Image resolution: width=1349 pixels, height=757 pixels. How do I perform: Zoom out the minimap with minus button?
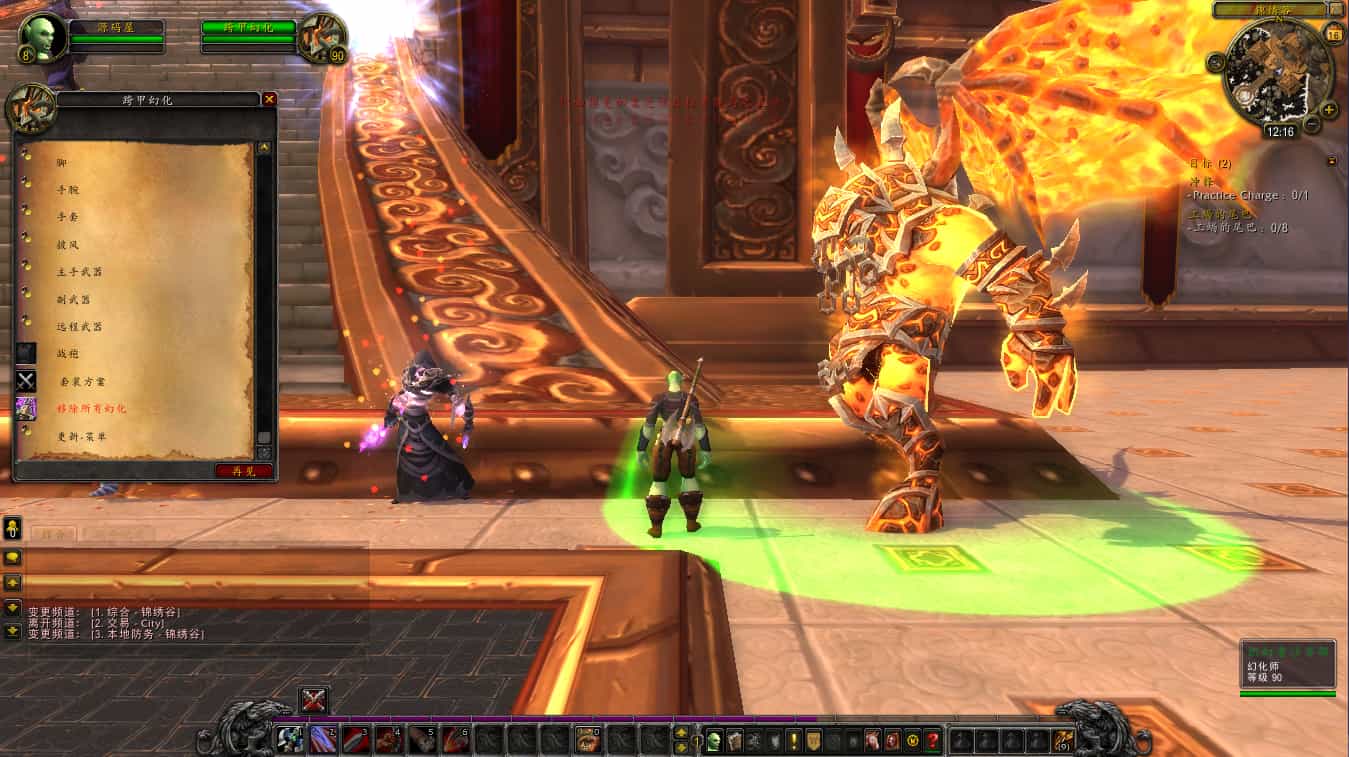[1312, 125]
